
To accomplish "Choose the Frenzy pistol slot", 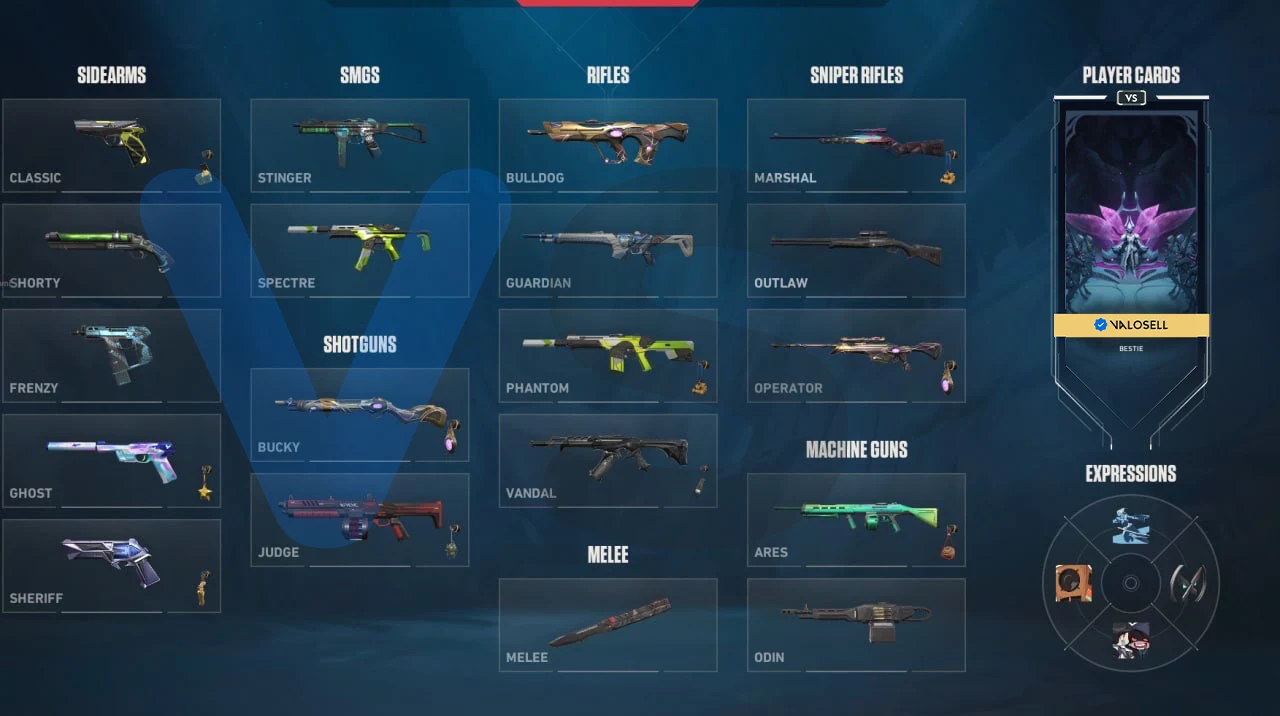I will (x=111, y=355).
